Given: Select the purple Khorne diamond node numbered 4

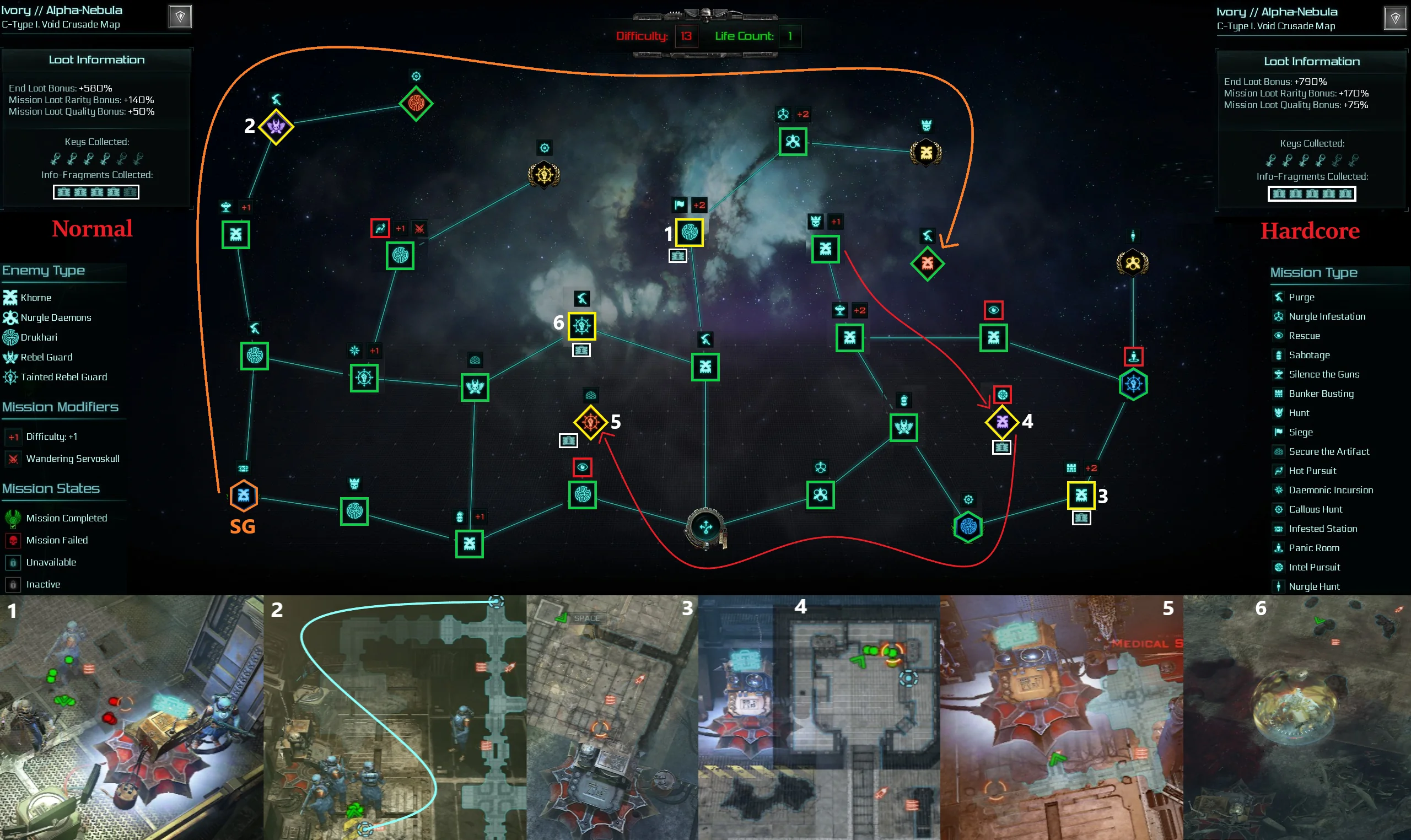Looking at the screenshot, I should point(1002,422).
